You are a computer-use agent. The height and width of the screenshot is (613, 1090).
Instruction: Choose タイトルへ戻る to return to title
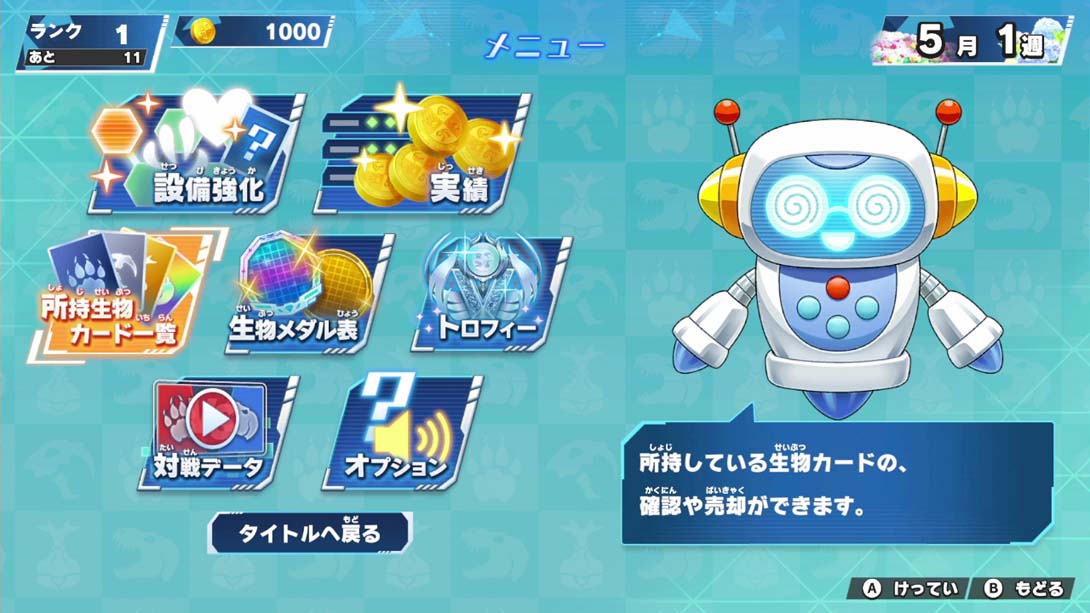pyautogui.click(x=310, y=533)
